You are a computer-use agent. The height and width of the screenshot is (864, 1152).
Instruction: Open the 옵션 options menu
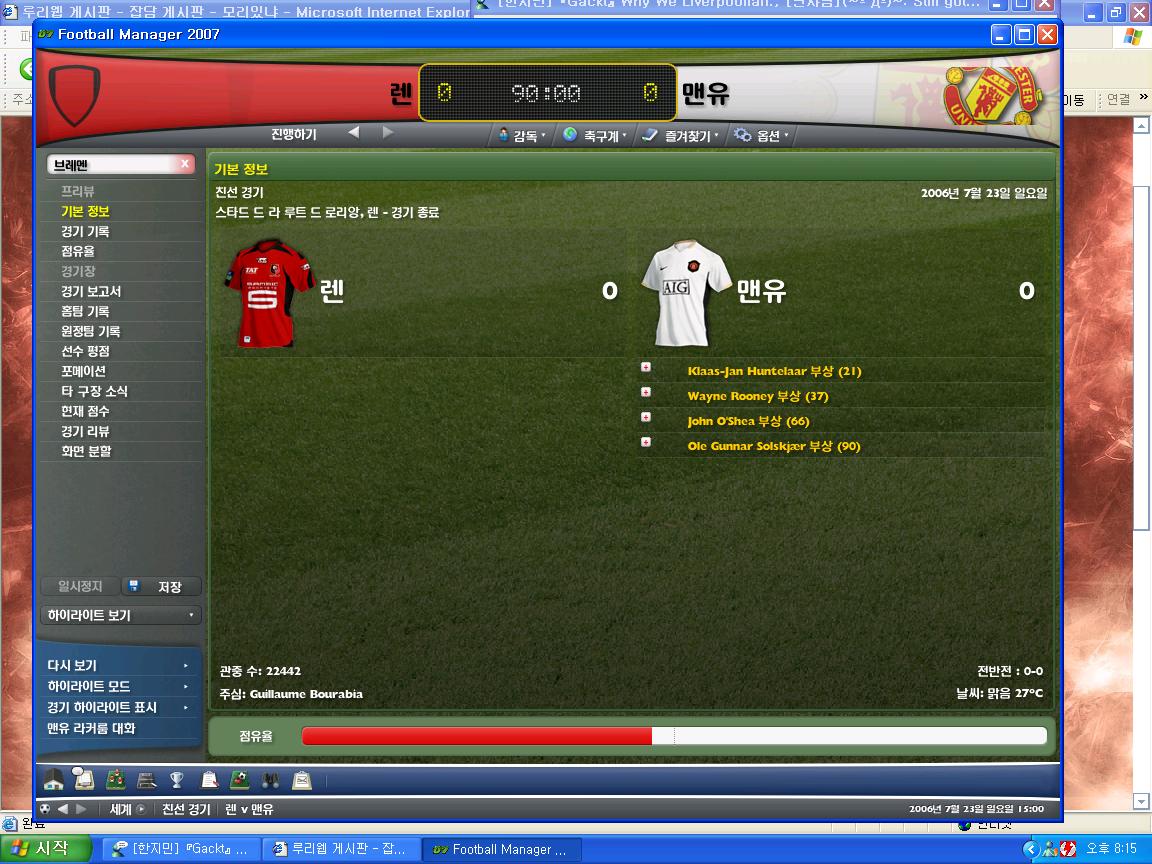tap(762, 135)
